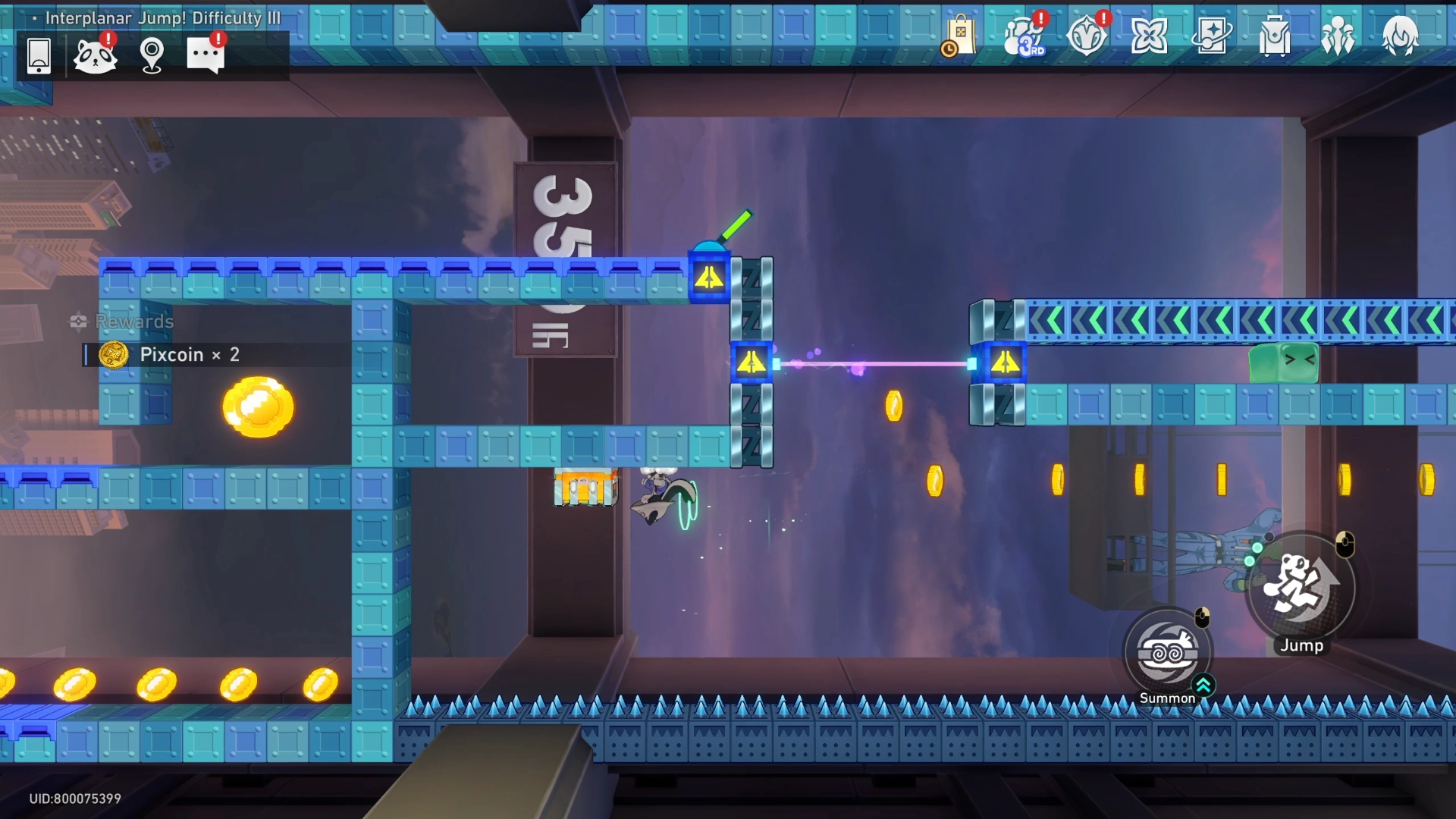Open the character profile head icon
1456x819 pixels.
(x=1400, y=36)
